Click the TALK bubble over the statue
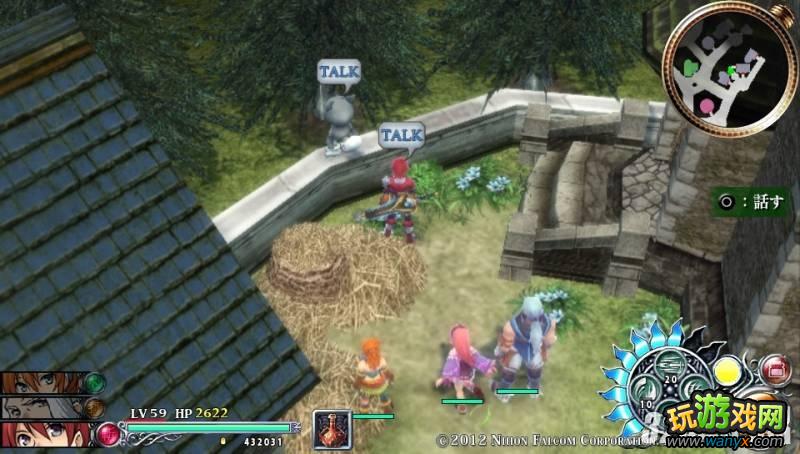800x454 pixels. (338, 71)
